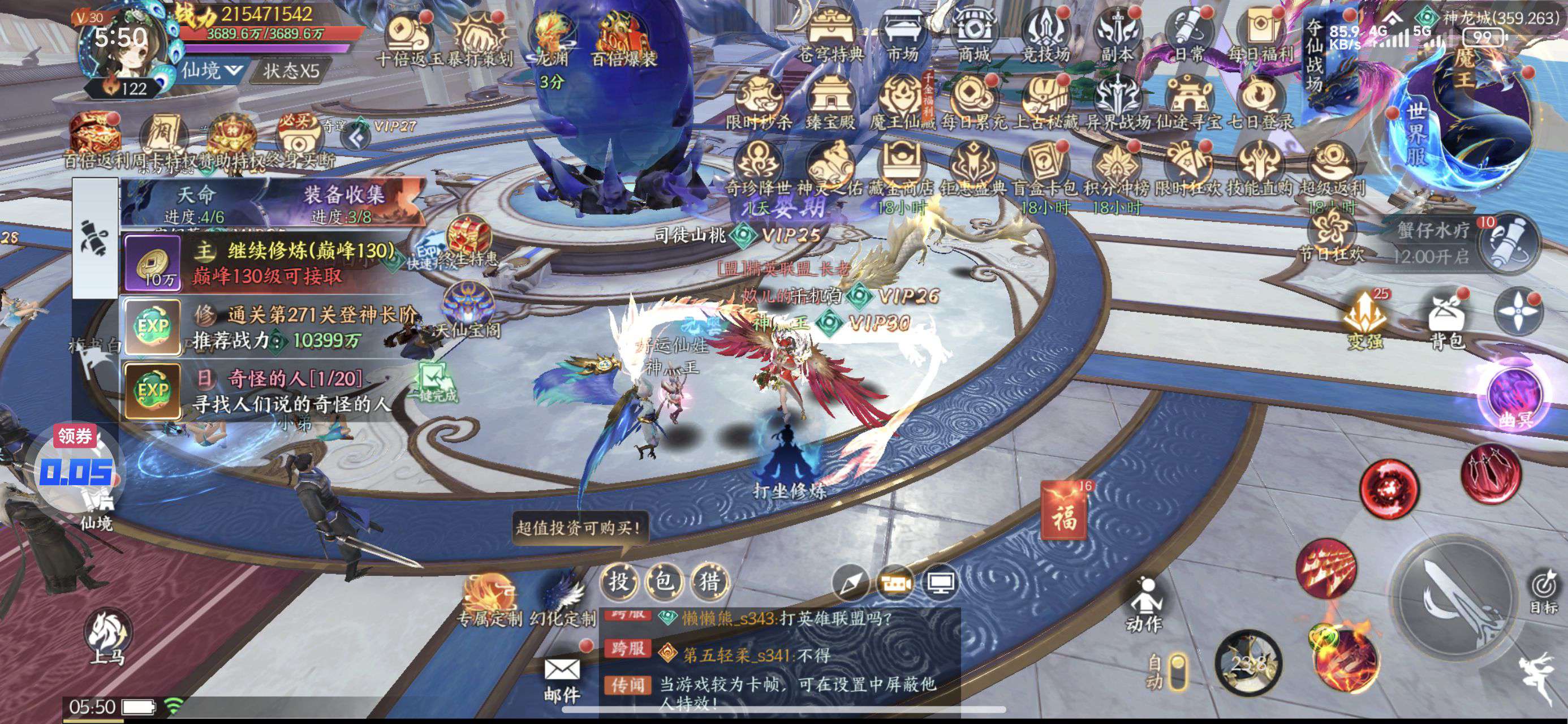This screenshot has height=724, width=1568.
Task: Switch to the 装备收集 tab
Action: pos(344,202)
